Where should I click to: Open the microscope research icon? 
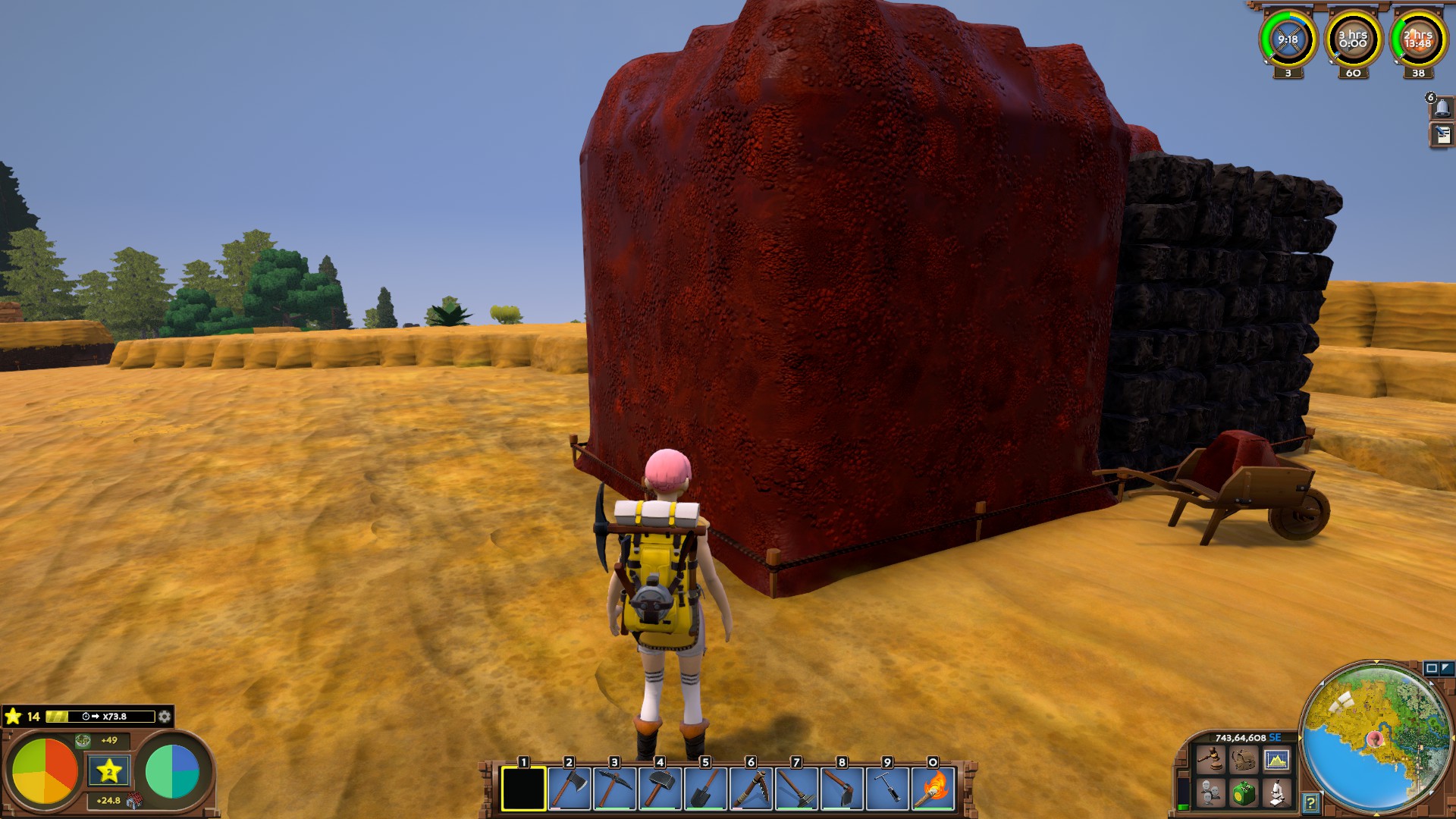tap(1276, 793)
